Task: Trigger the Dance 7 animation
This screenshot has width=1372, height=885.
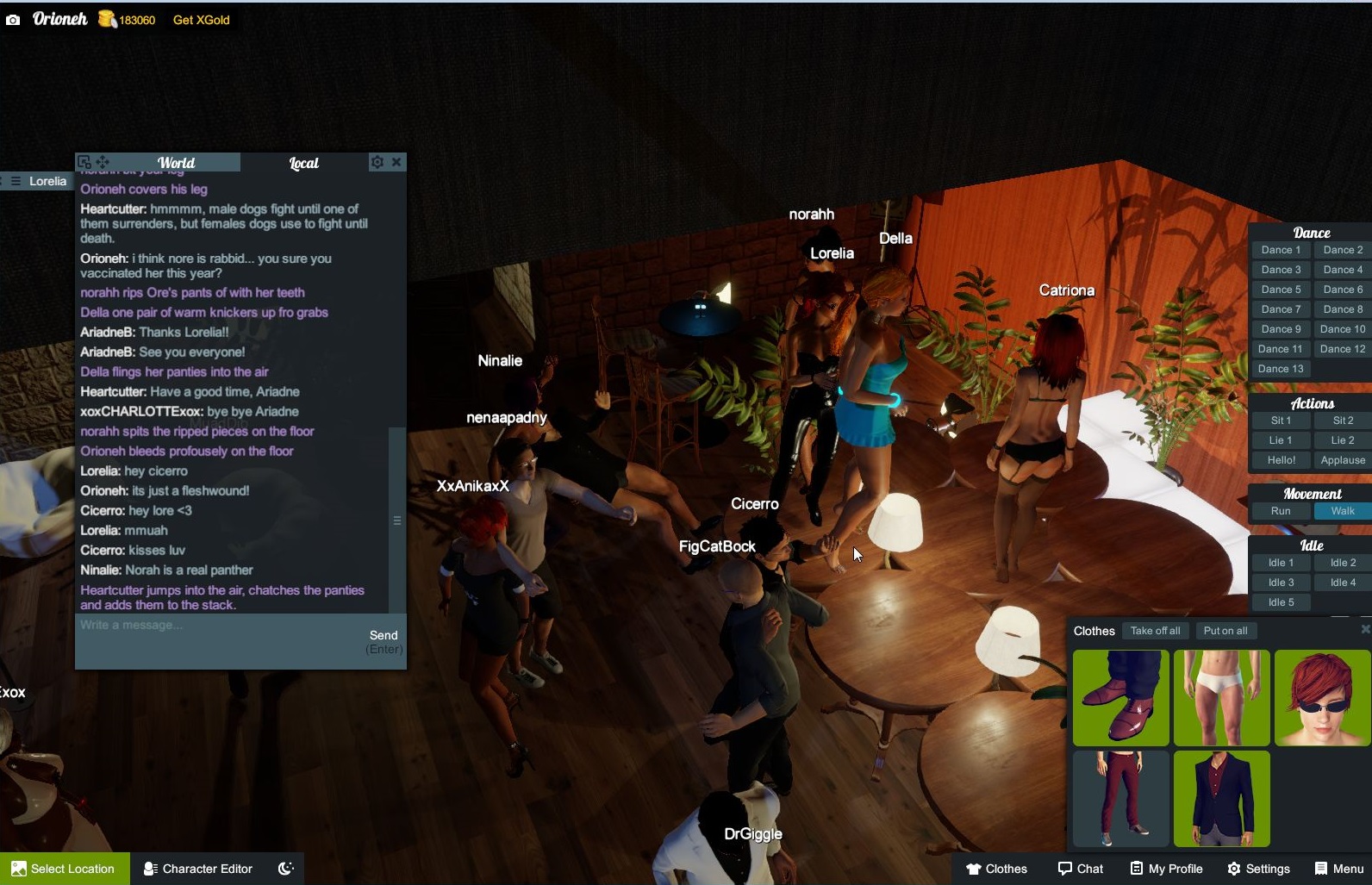Action: [x=1281, y=309]
